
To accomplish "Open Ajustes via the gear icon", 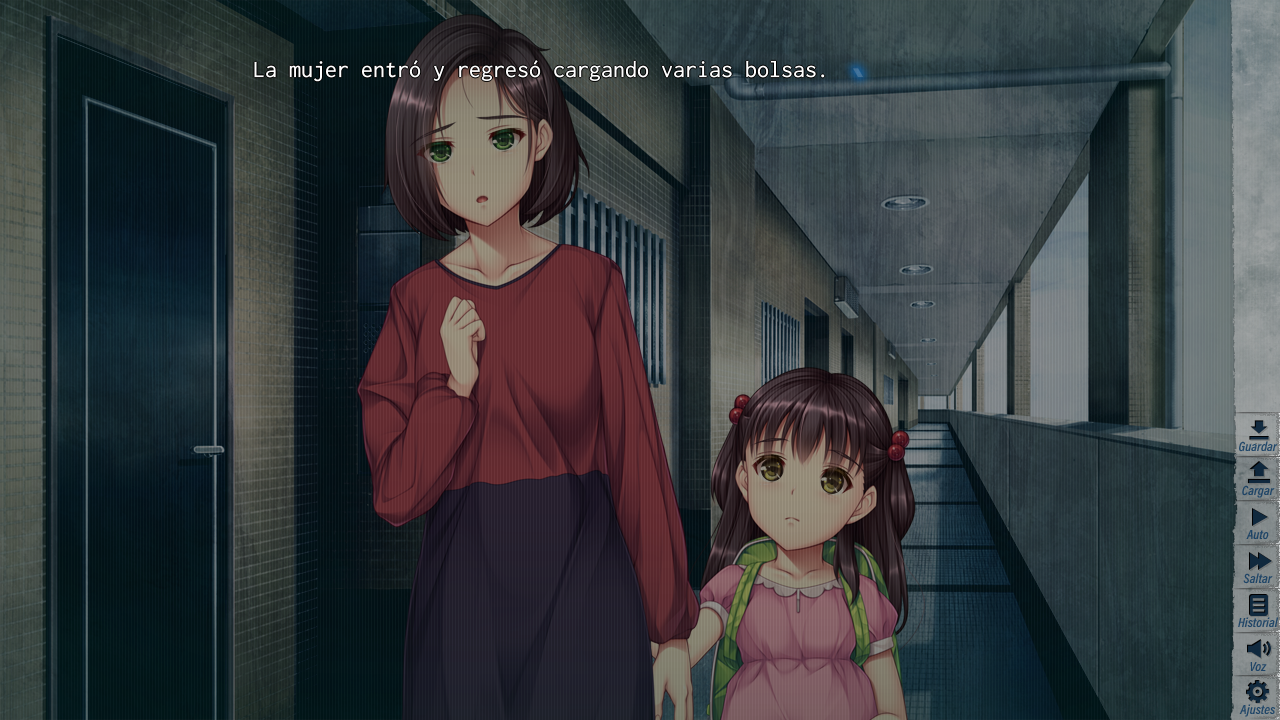I will coord(1257,692).
